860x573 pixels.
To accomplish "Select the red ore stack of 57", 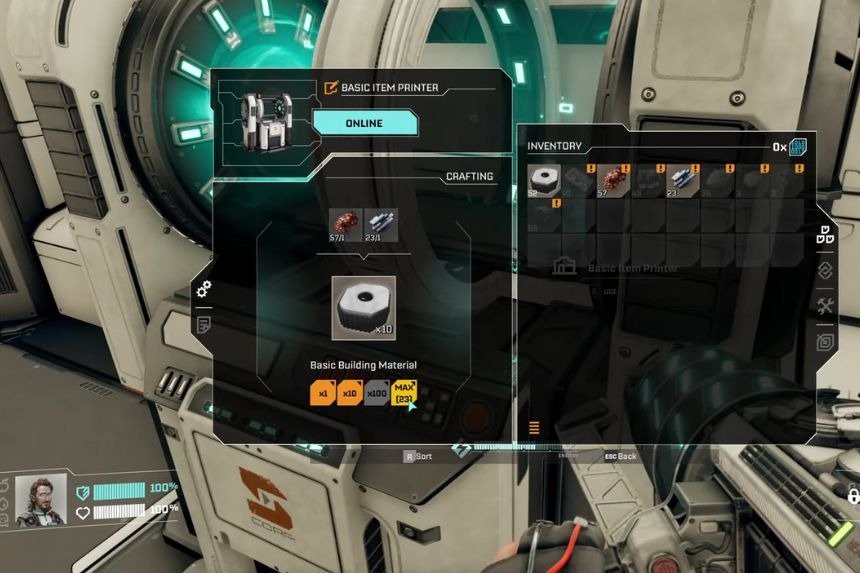I will [x=613, y=181].
